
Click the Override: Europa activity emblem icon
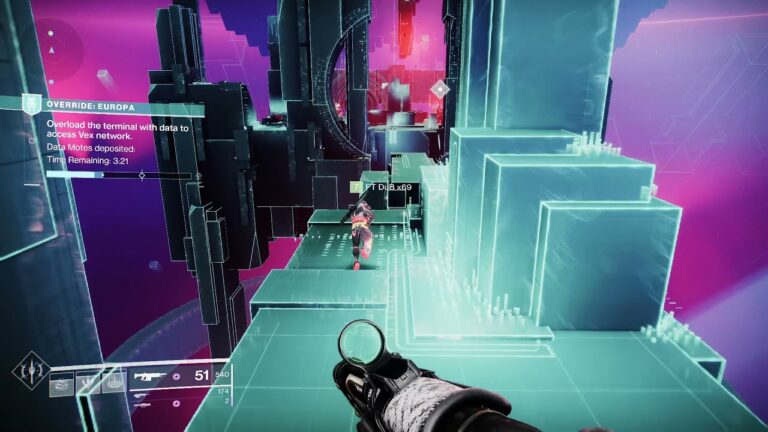[x=32, y=104]
